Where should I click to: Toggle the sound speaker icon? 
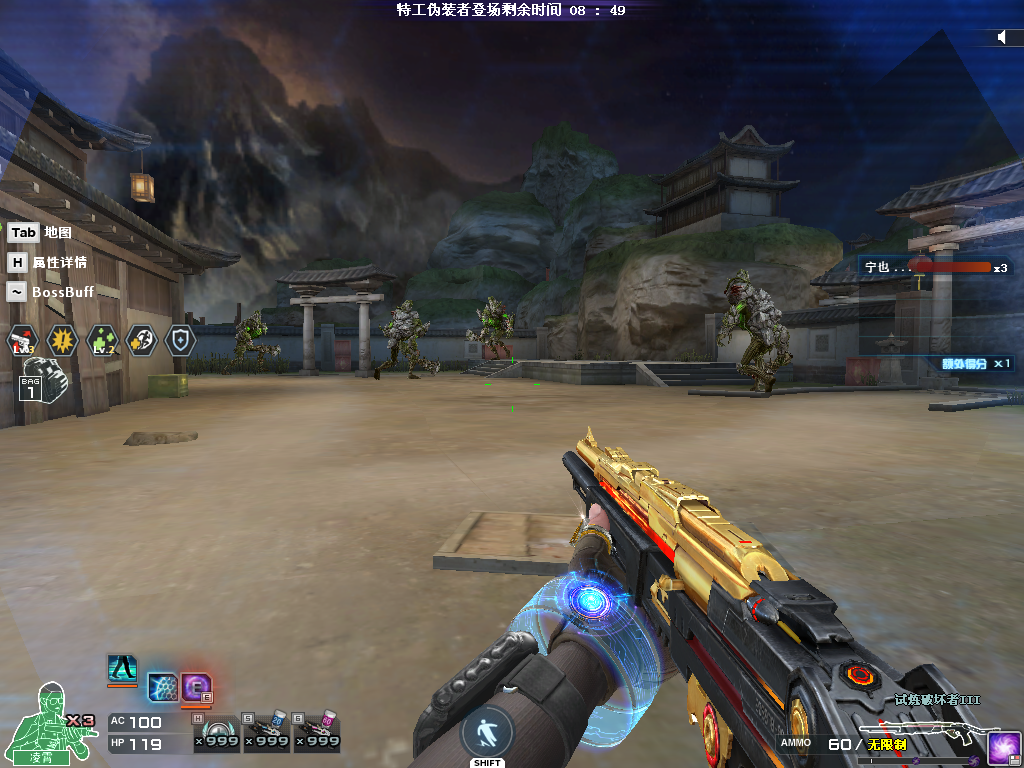(x=1002, y=37)
